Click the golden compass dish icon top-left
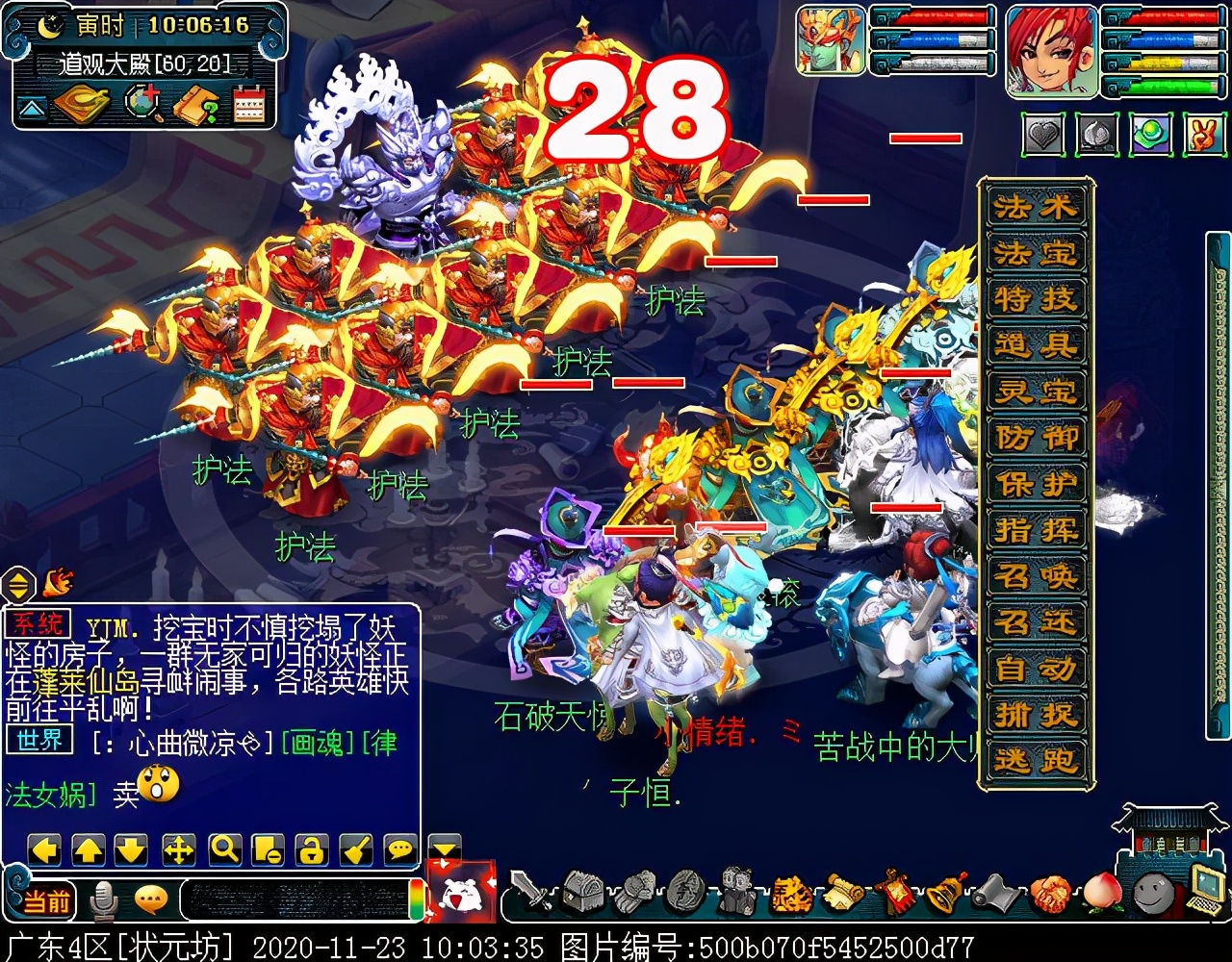This screenshot has height=962, width=1232. tap(82, 106)
